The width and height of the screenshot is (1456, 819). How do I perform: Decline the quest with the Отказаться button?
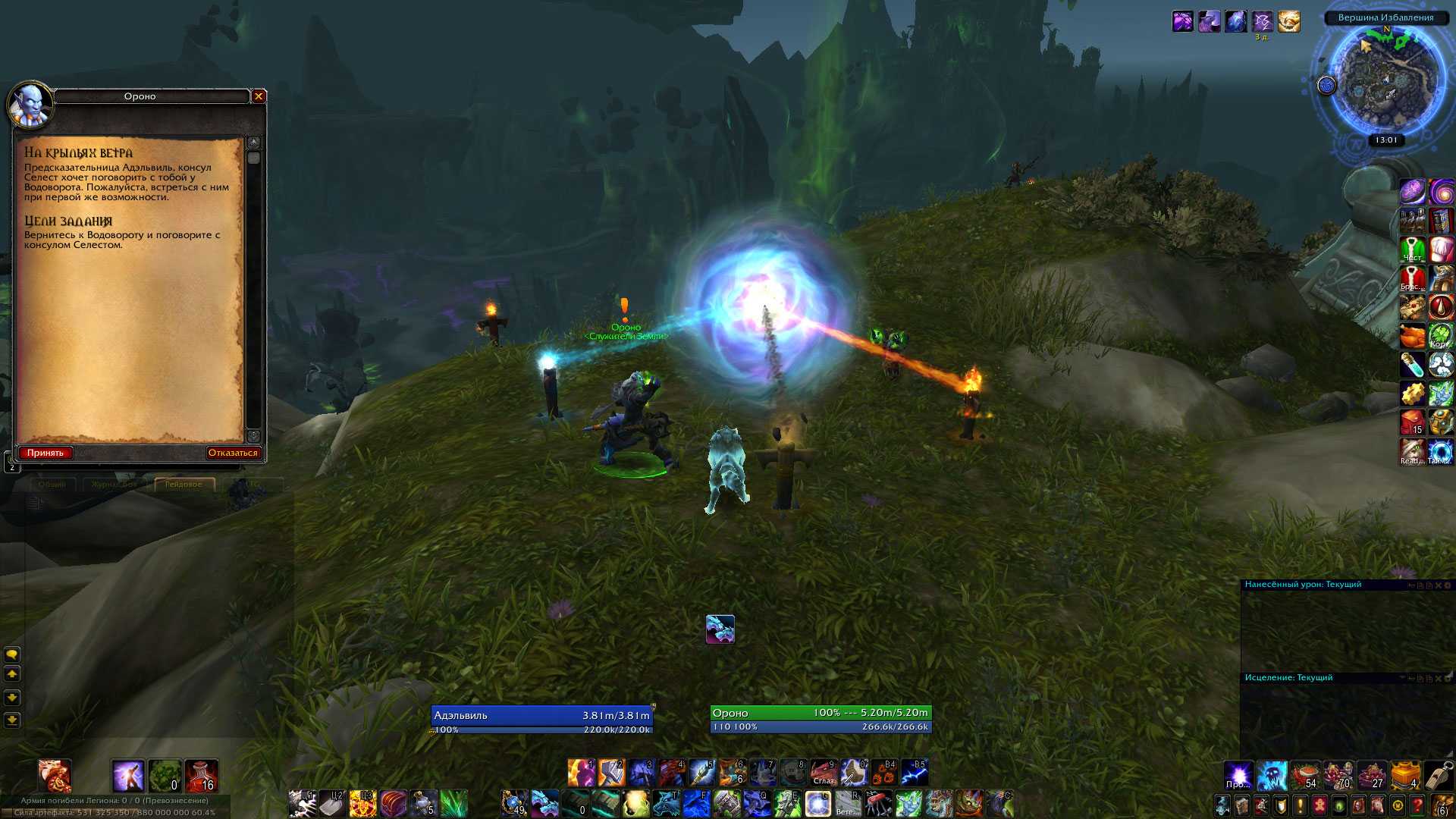(233, 453)
